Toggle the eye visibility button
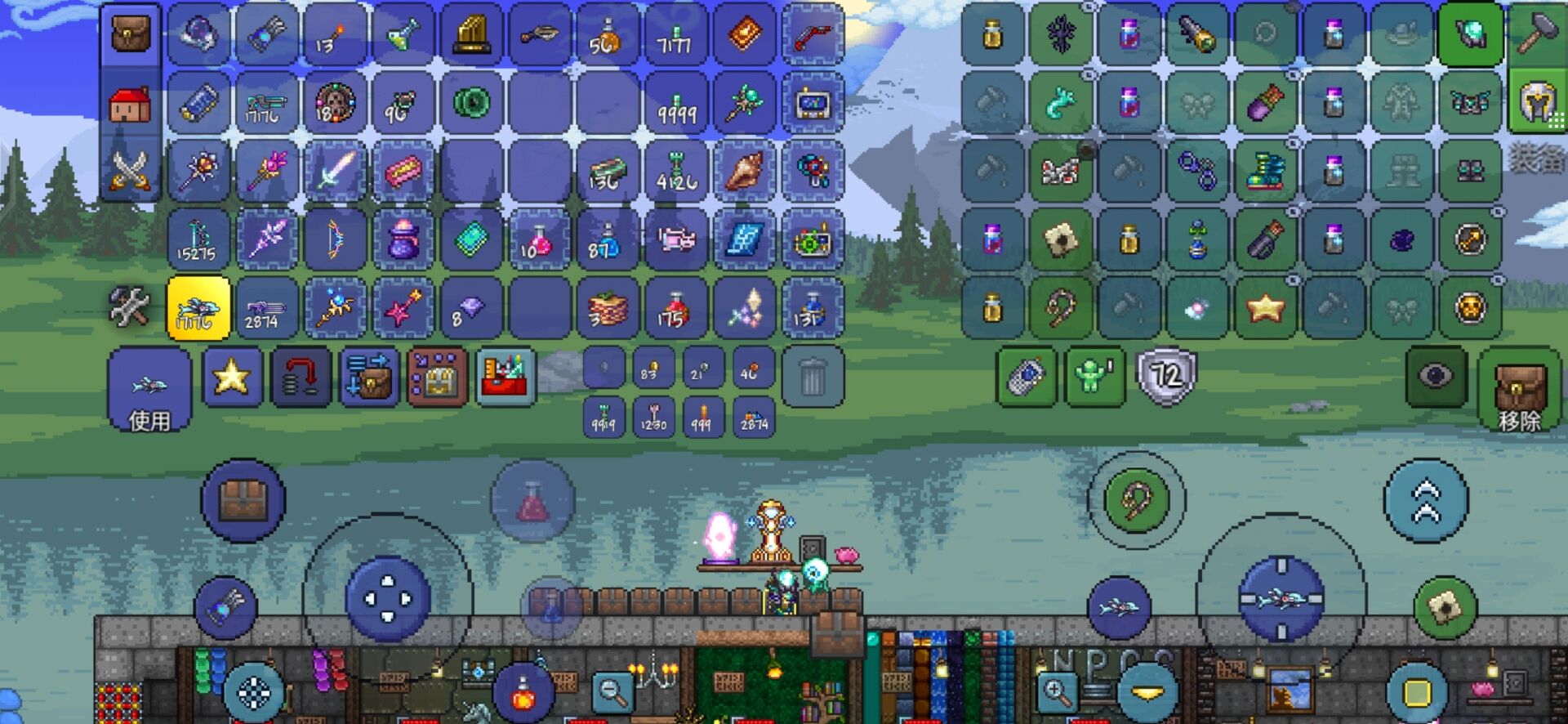Image resolution: width=1568 pixels, height=724 pixels. coord(1435,376)
